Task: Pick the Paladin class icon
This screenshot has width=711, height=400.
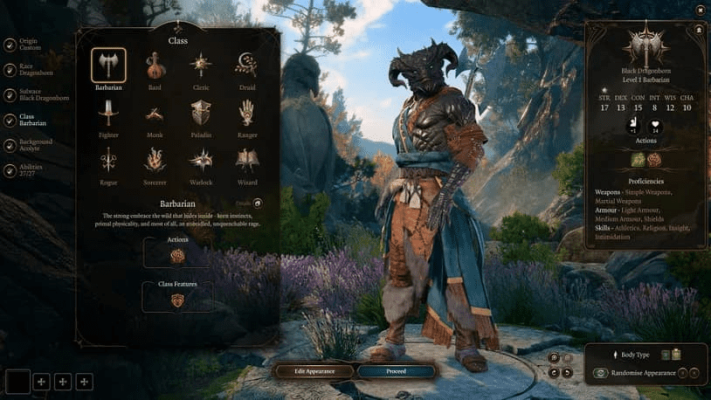Action: pyautogui.click(x=201, y=113)
